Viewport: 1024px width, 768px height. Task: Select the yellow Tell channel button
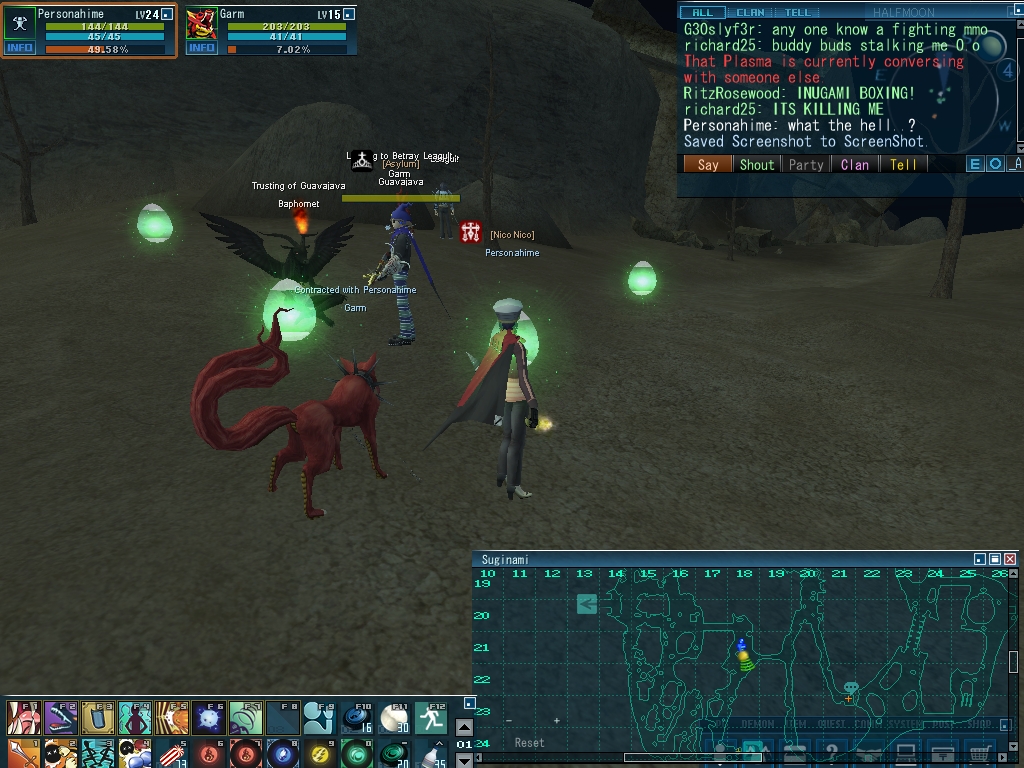pos(904,165)
